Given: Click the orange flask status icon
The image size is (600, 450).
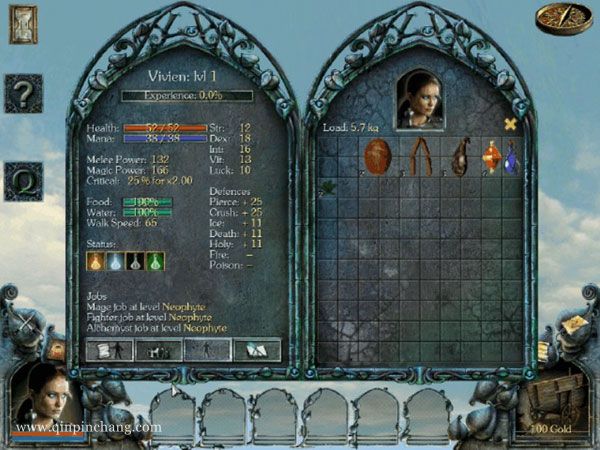Looking at the screenshot, I should coord(96,262).
